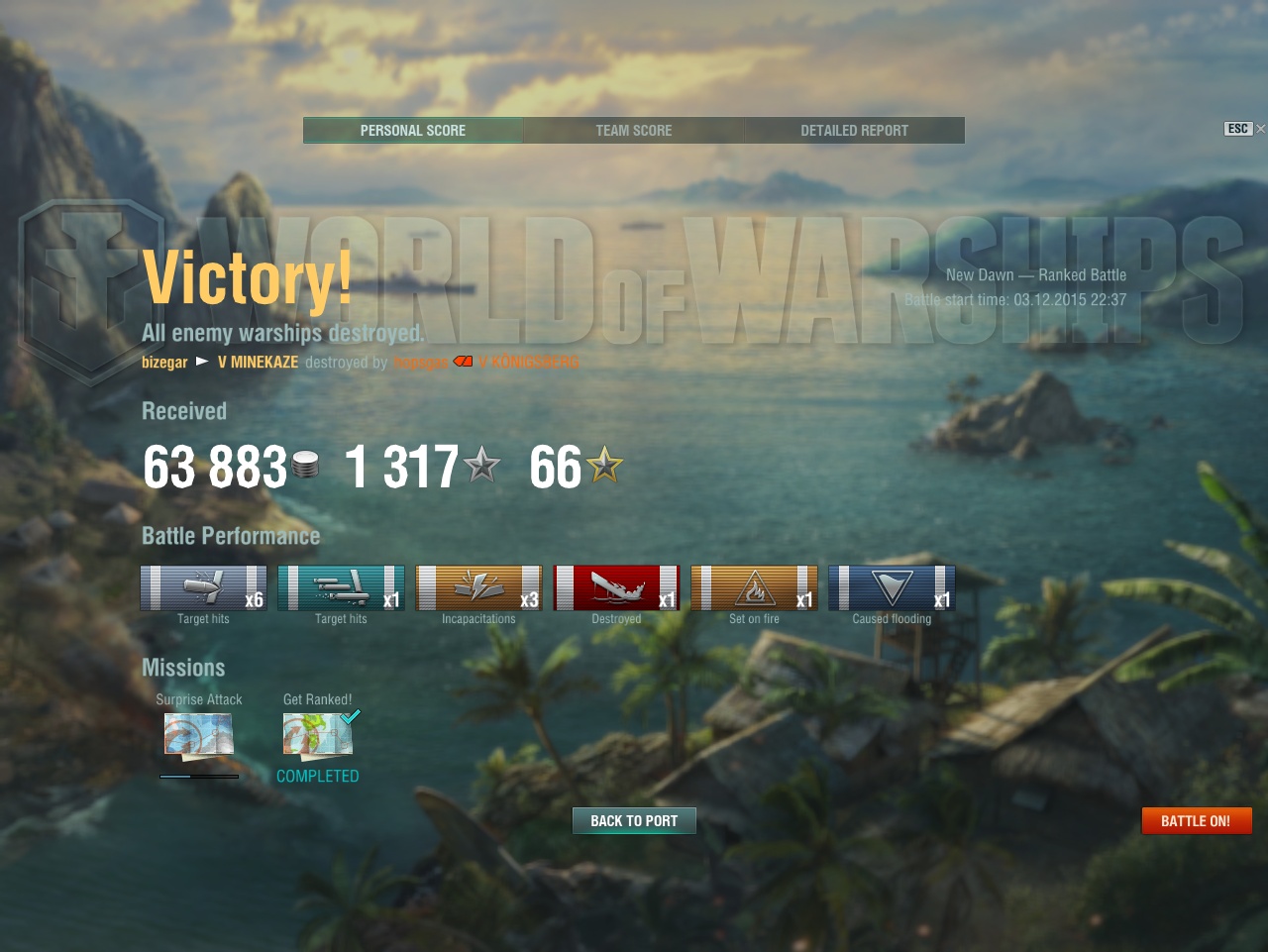Viewport: 1268px width, 952px height.
Task: Select the Destroyed ribbon
Action: (616, 587)
